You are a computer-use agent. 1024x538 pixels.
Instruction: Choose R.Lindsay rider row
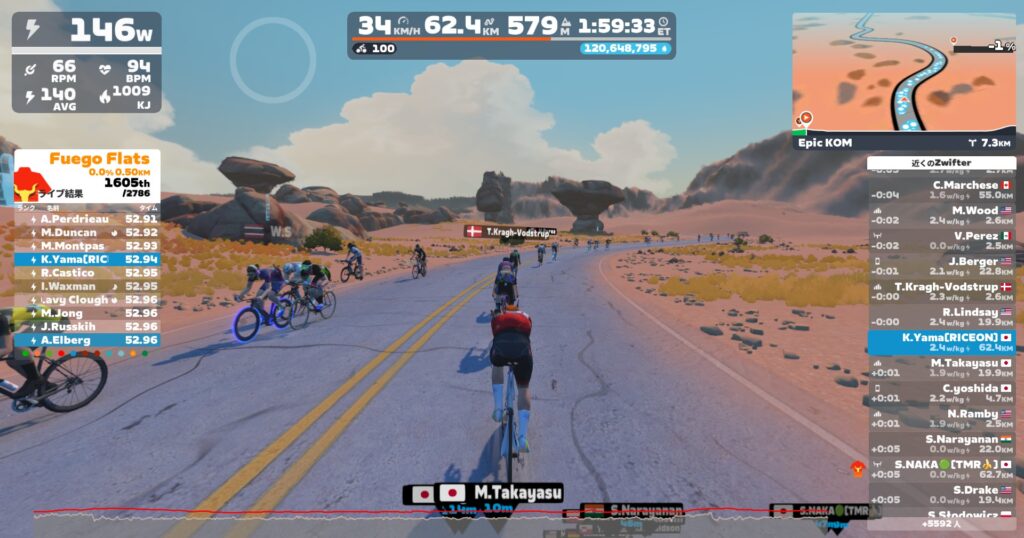(x=941, y=317)
